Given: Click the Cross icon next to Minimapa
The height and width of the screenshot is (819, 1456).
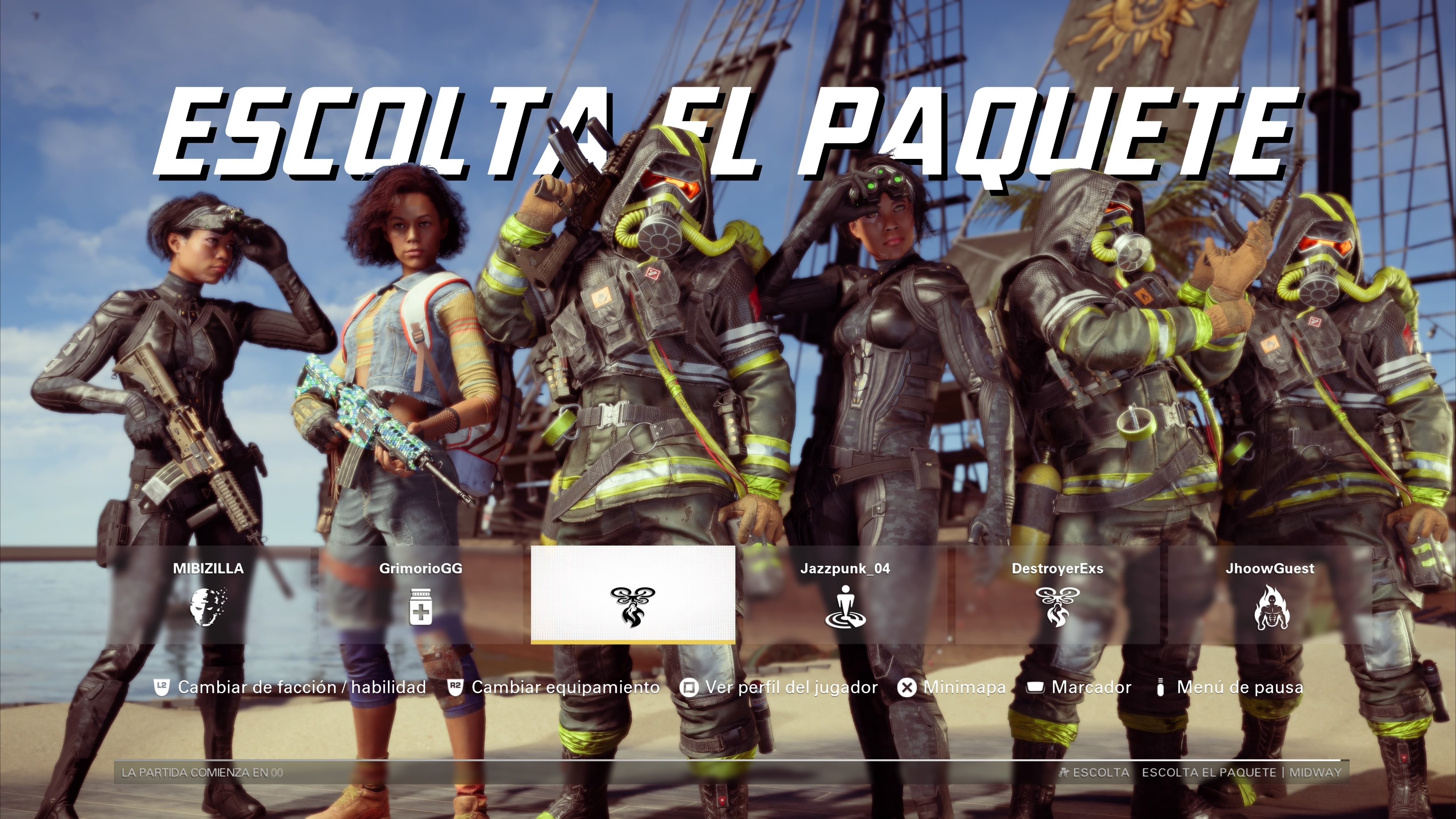Looking at the screenshot, I should coord(907,688).
